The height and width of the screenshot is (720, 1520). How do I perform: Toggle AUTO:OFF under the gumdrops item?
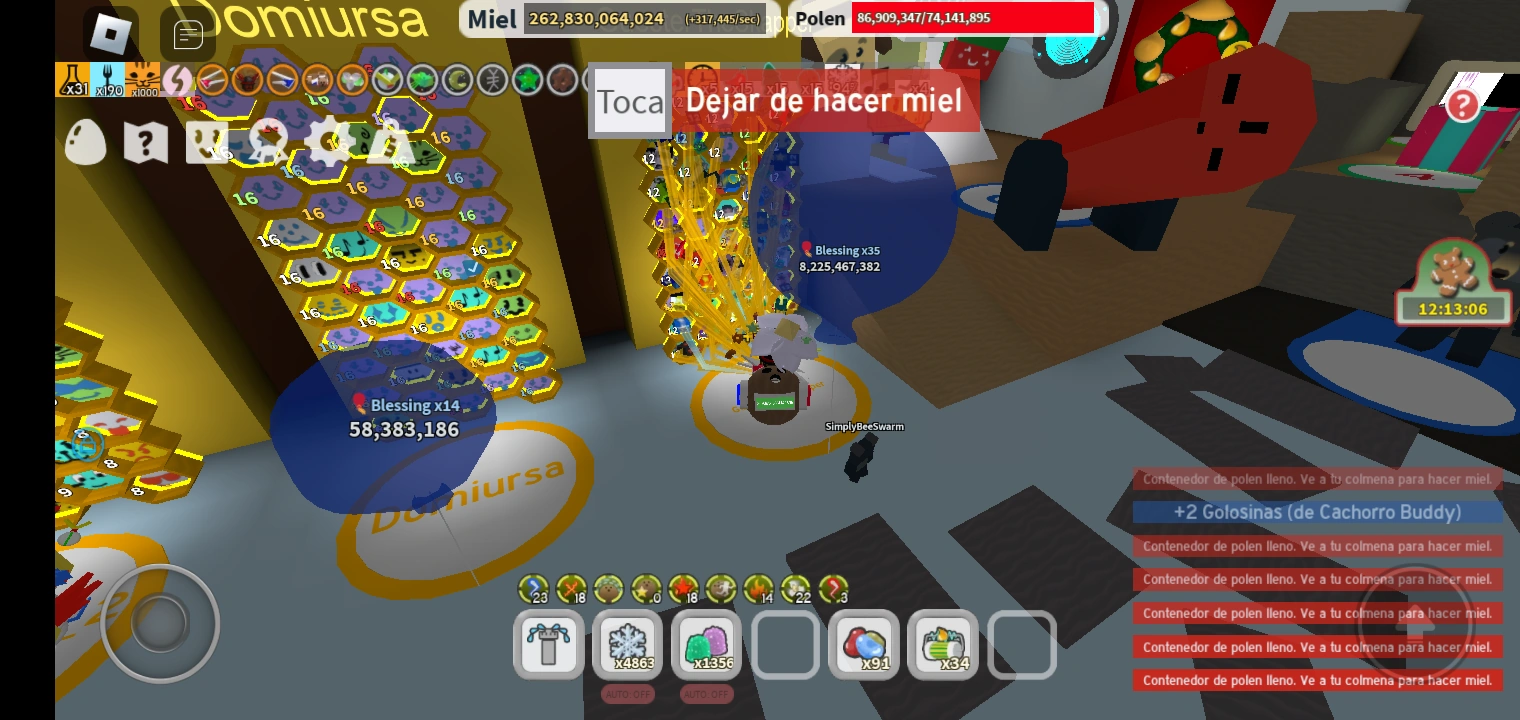(706, 693)
